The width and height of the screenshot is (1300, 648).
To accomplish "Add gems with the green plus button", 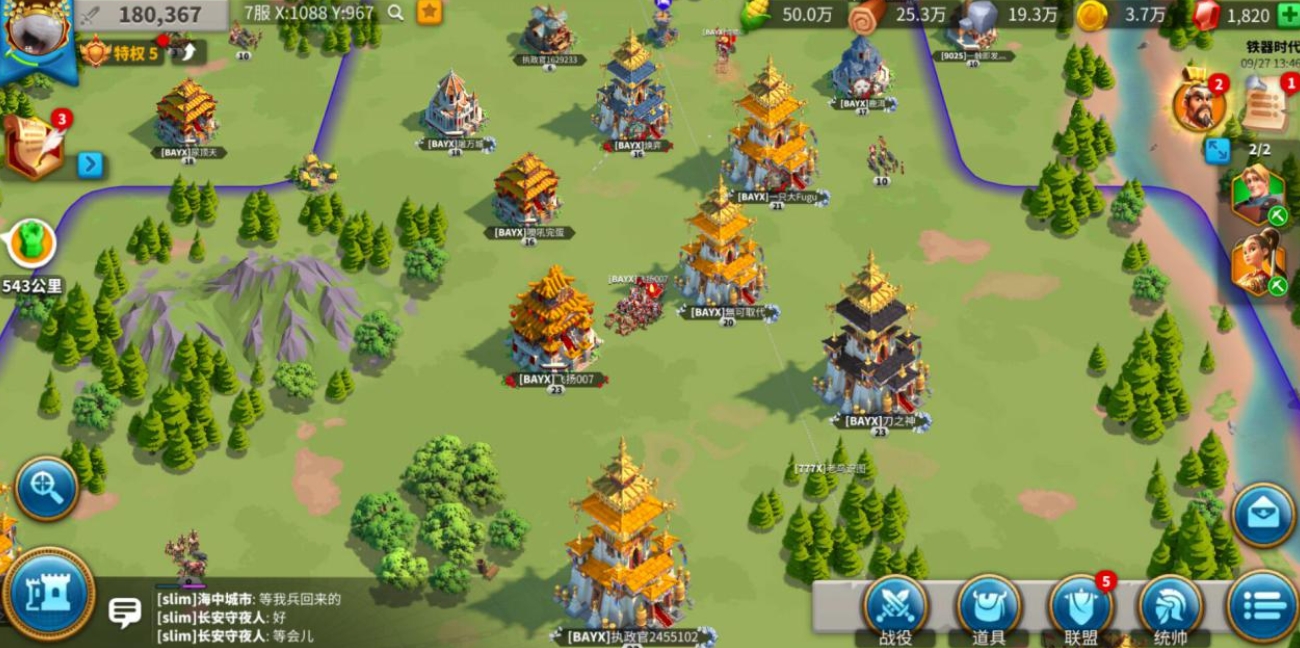I will click(1288, 14).
